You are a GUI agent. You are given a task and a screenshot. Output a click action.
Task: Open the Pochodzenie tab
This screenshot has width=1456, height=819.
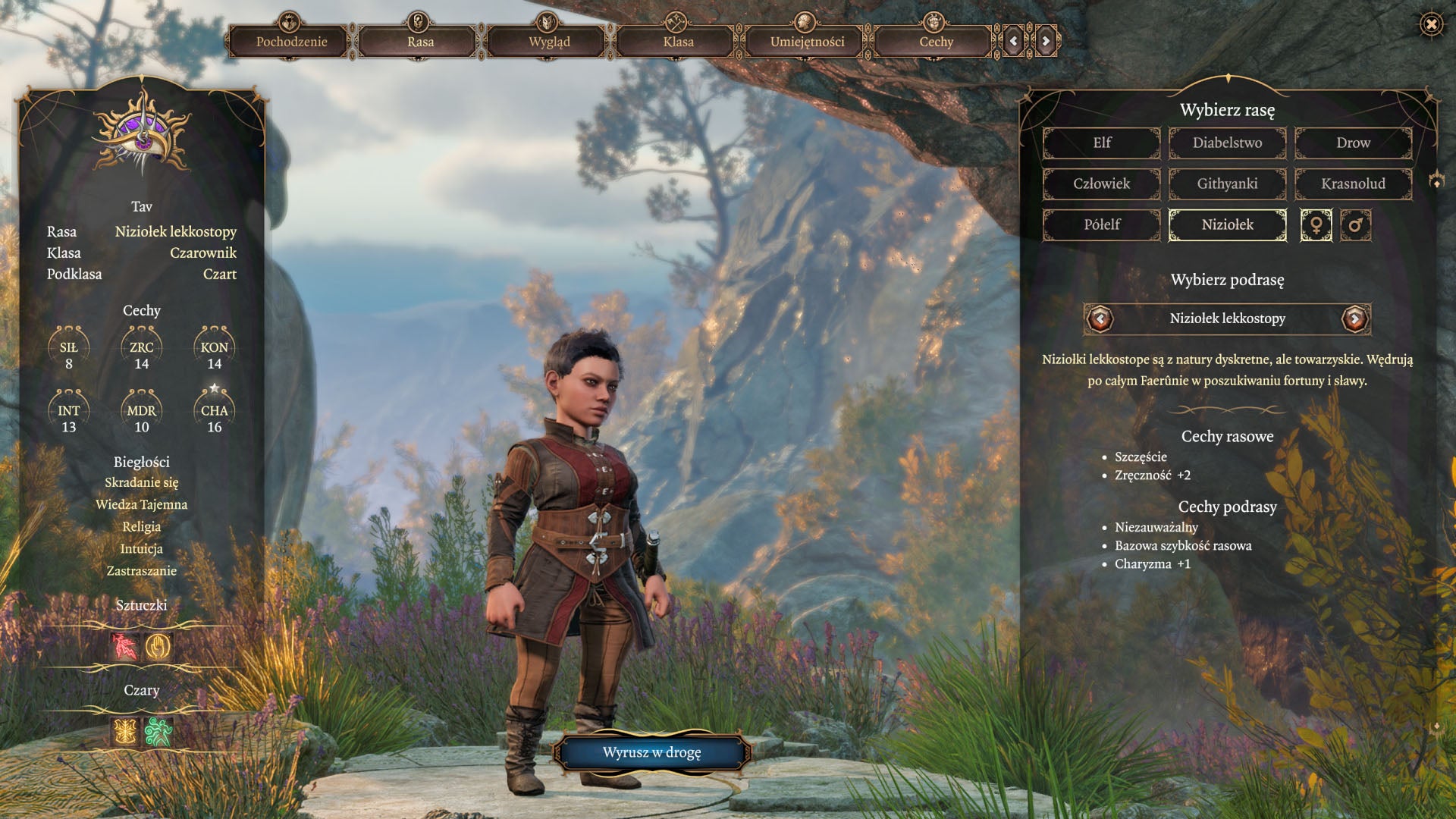coord(291,42)
